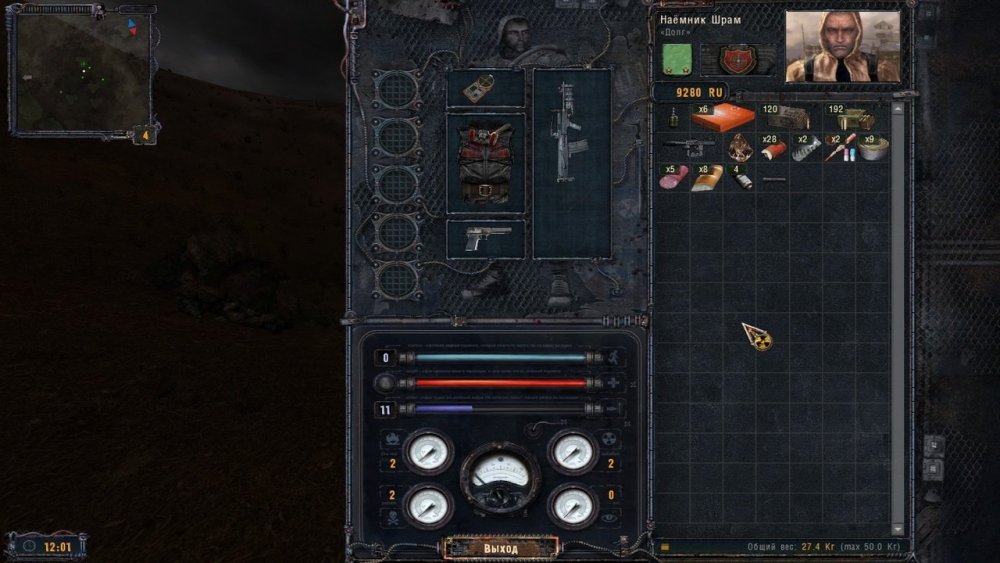
Task: Pick the sausage stack of five
Action: pyautogui.click(x=672, y=178)
